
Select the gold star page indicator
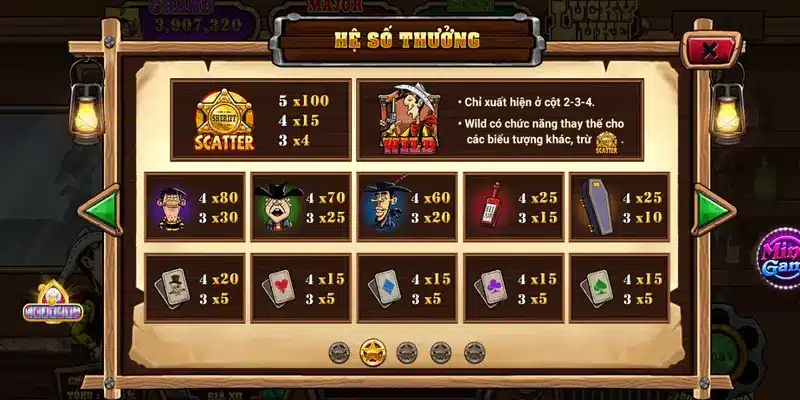(x=373, y=351)
